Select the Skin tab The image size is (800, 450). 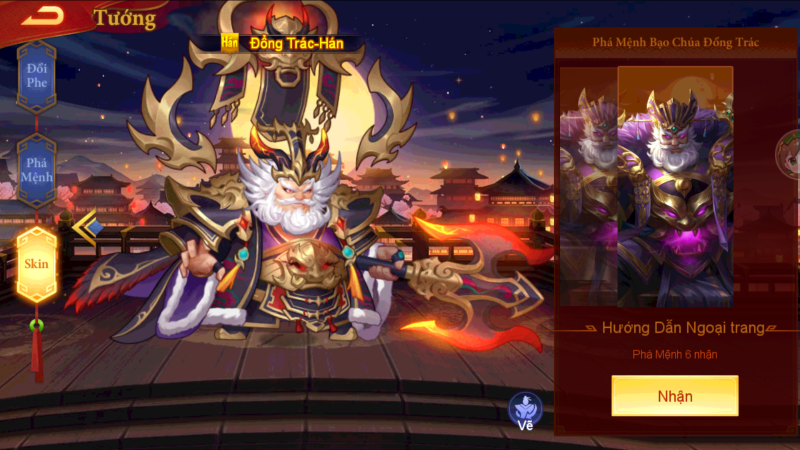point(37,264)
